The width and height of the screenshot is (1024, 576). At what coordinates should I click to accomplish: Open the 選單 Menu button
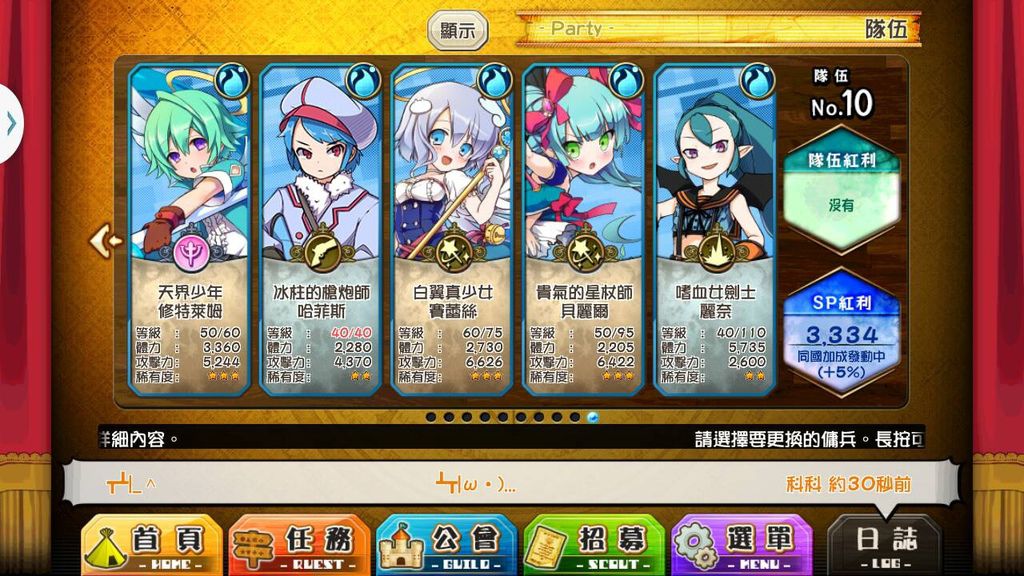click(741, 545)
